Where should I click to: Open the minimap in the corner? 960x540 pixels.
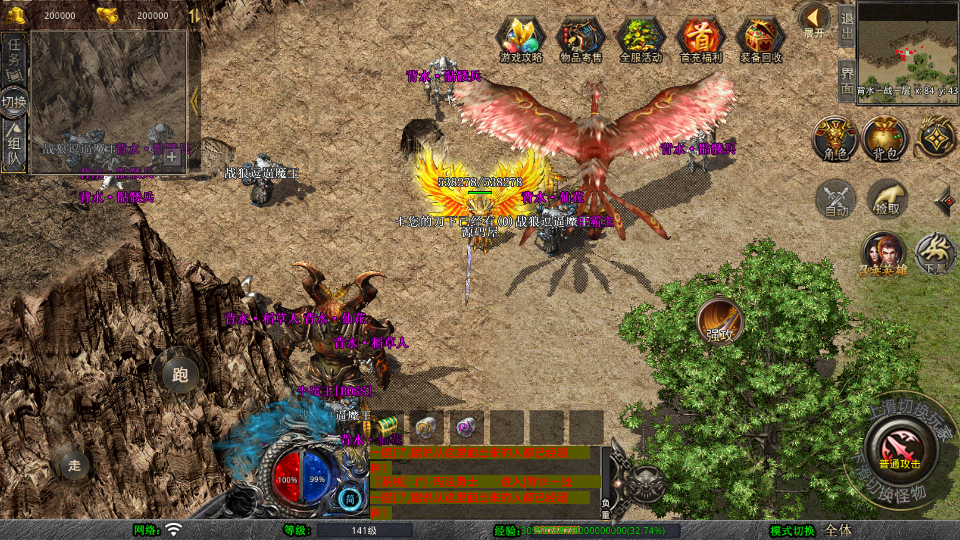[x=907, y=43]
